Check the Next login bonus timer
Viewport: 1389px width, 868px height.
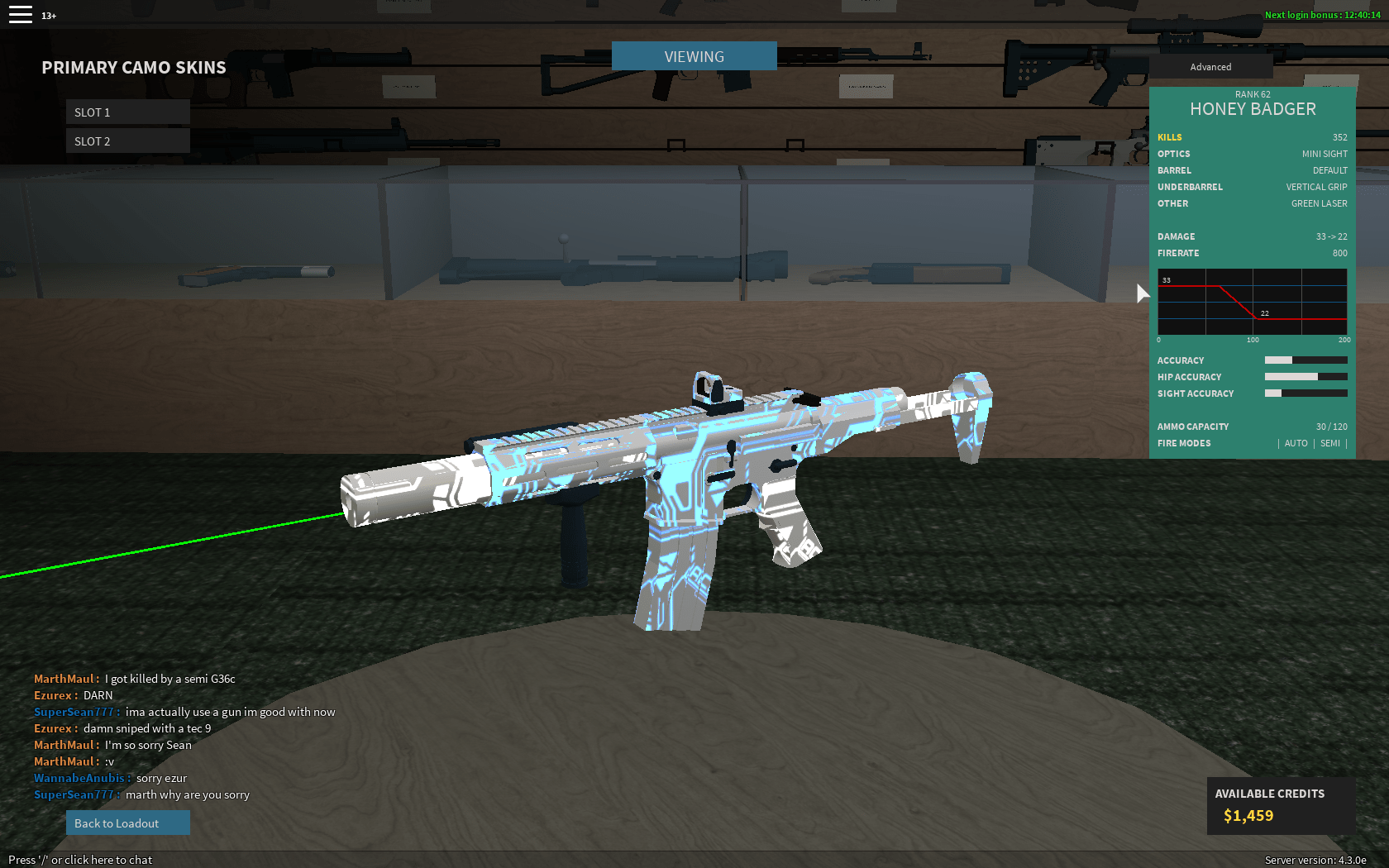point(1320,14)
